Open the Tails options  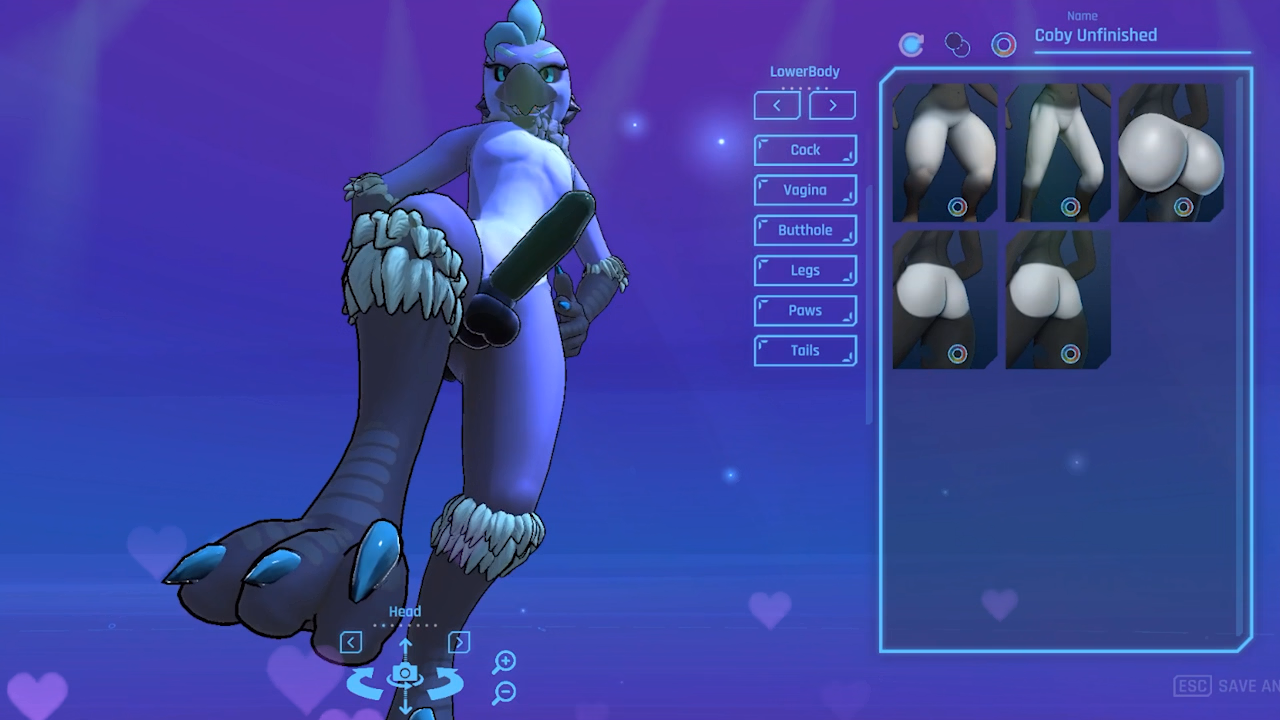[805, 350]
